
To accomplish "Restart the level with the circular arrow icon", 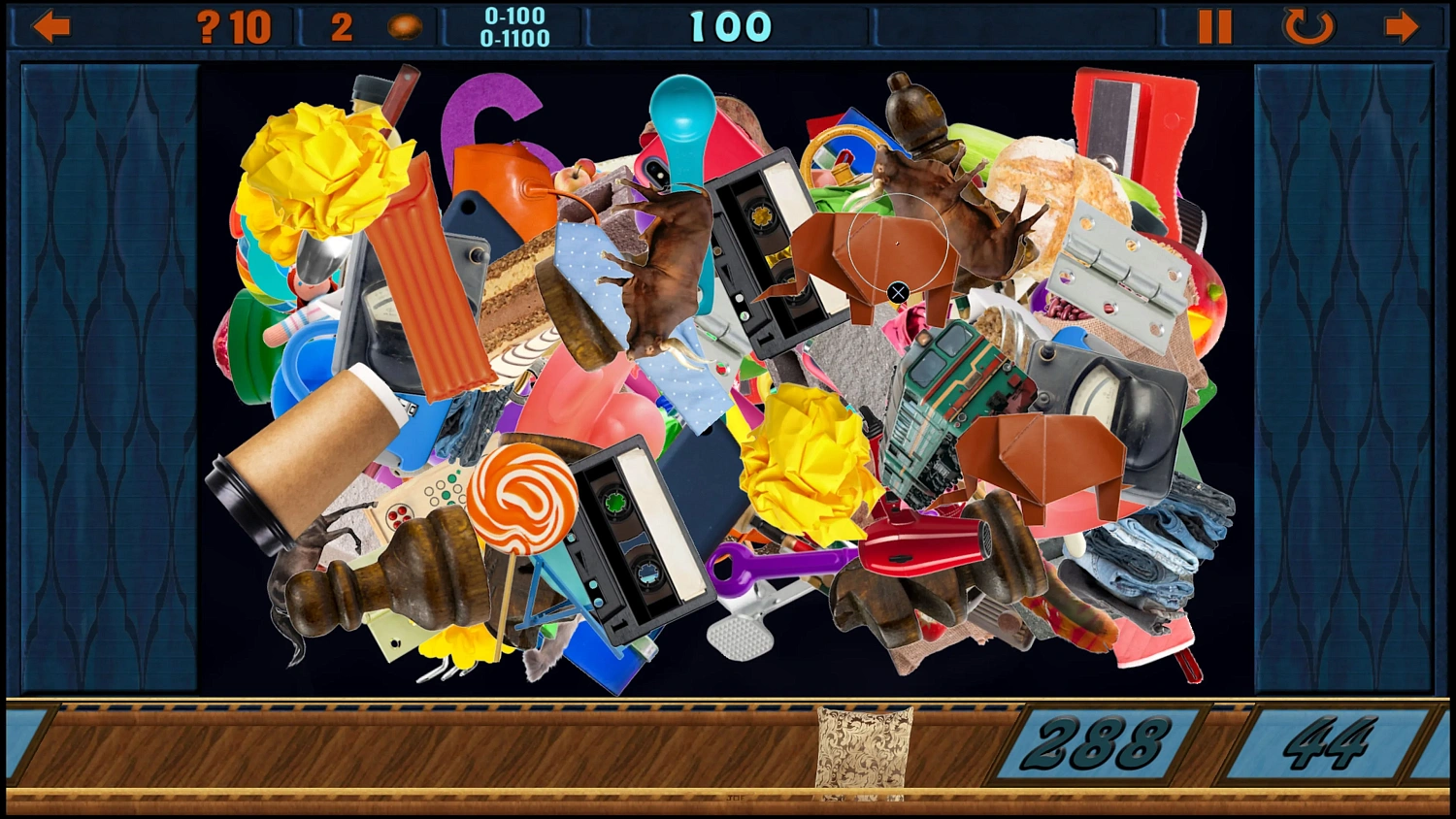I will pos(1307,26).
